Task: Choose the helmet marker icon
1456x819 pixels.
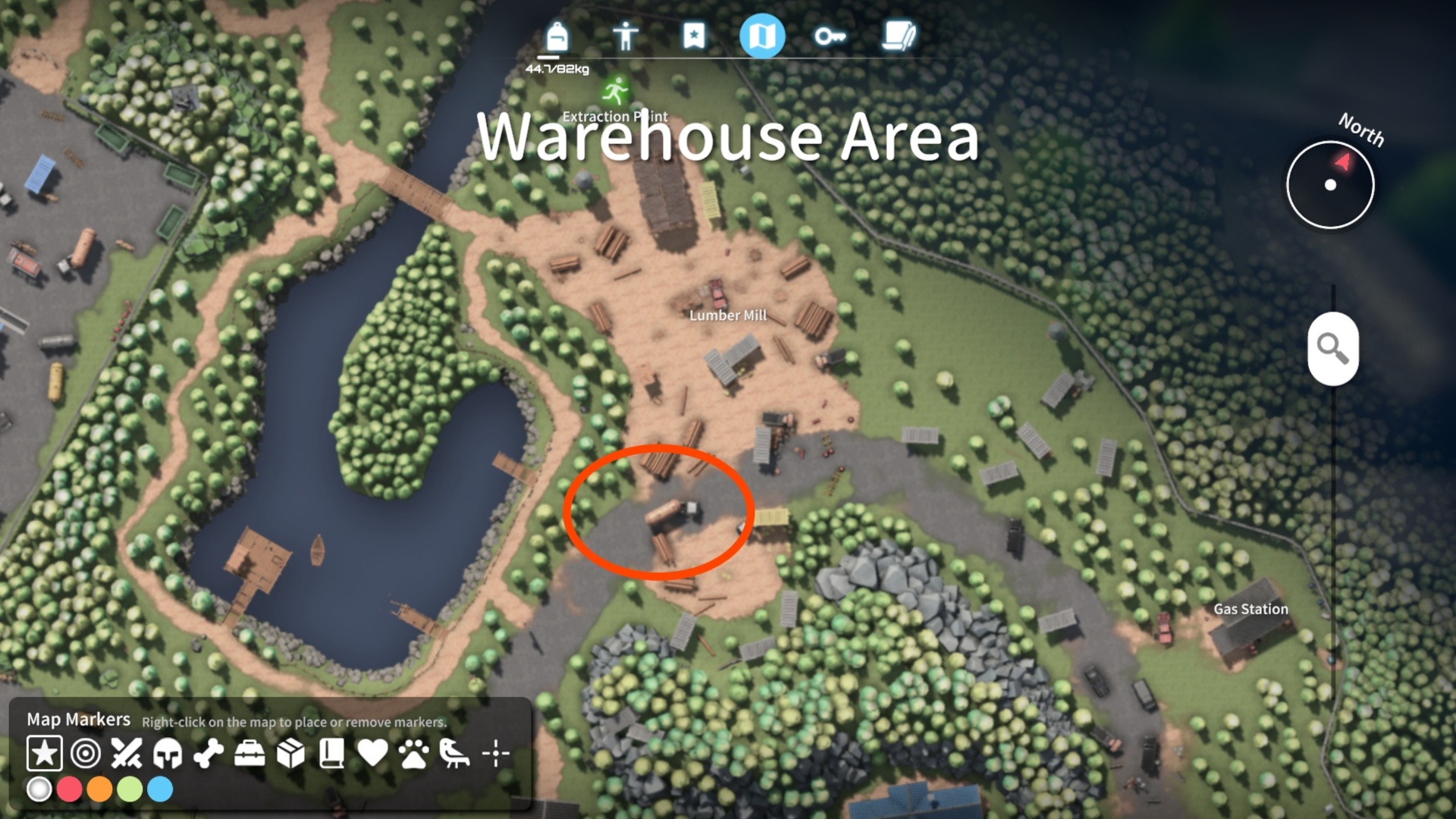Action: point(167,754)
